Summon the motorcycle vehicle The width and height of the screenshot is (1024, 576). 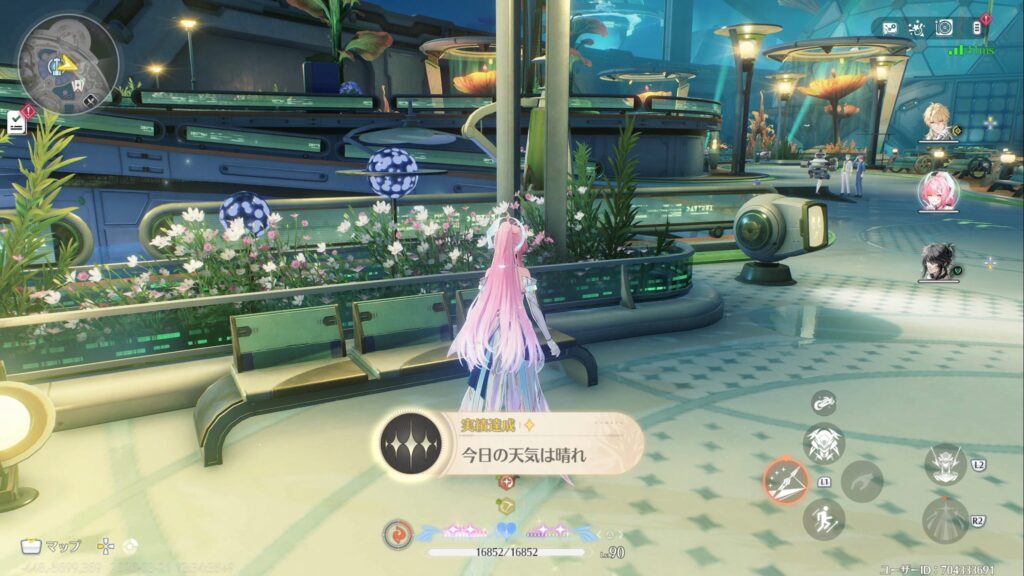point(824,402)
